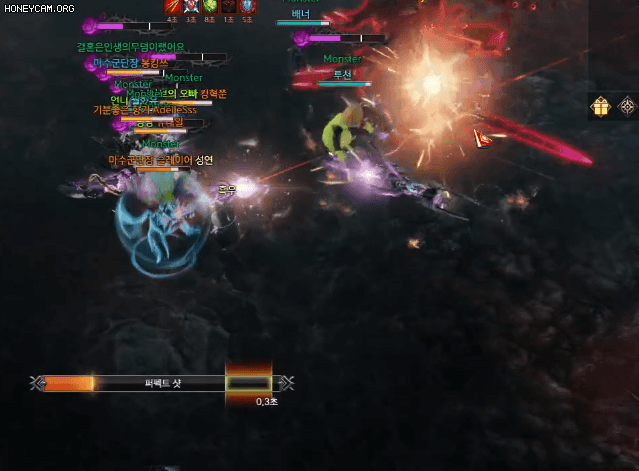The image size is (639, 471).
Task: Open the golden gift box icon
Action: [x=601, y=107]
